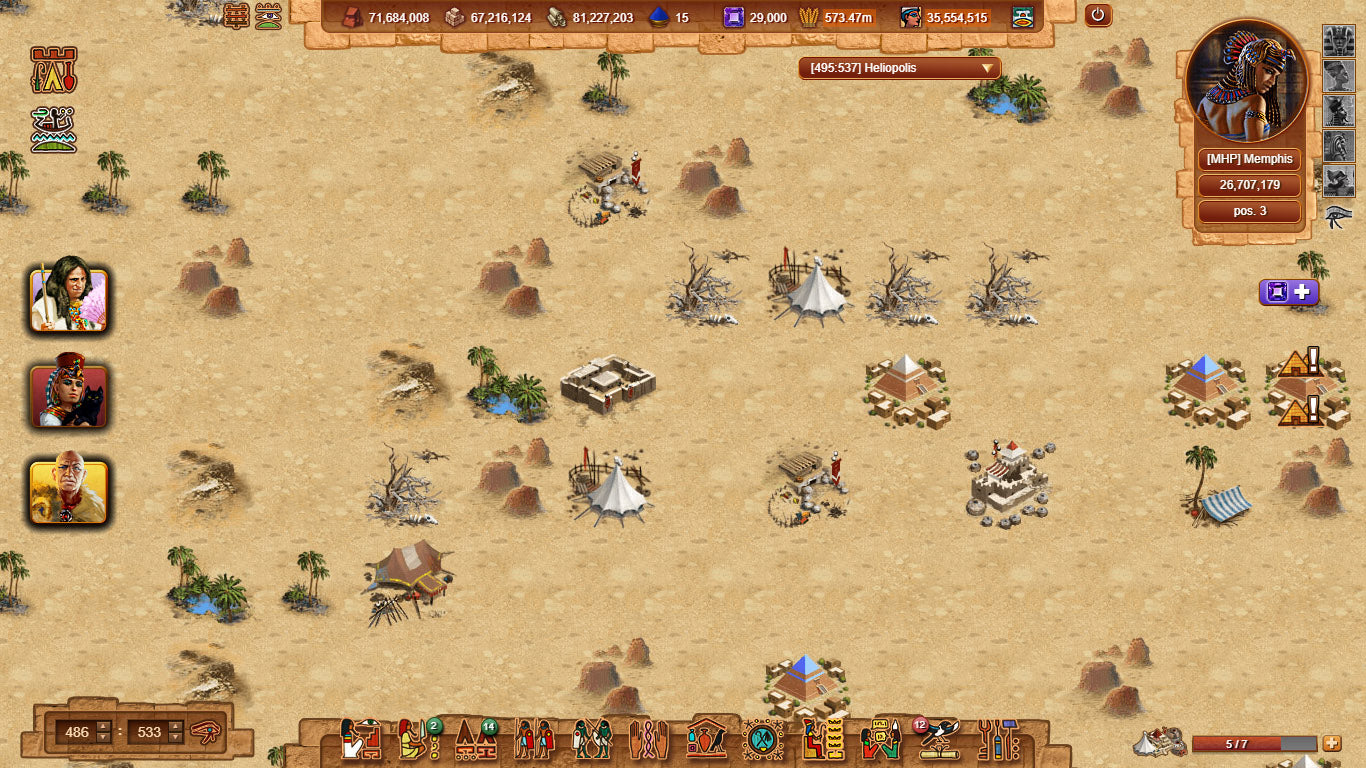Click the plus button beside 5 / 7 bar
1366x768 pixels.
coord(1331,743)
